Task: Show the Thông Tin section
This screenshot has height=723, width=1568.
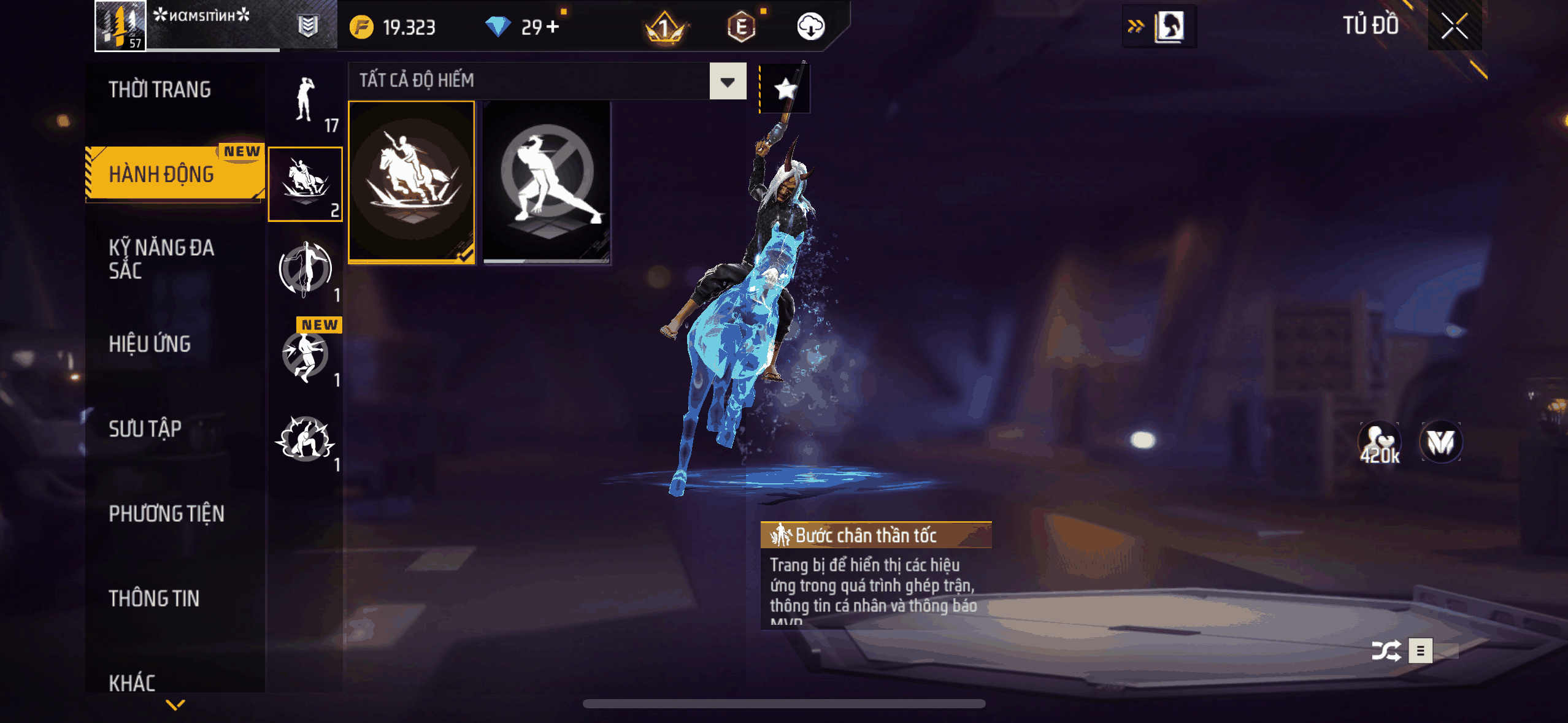Action: [x=154, y=598]
